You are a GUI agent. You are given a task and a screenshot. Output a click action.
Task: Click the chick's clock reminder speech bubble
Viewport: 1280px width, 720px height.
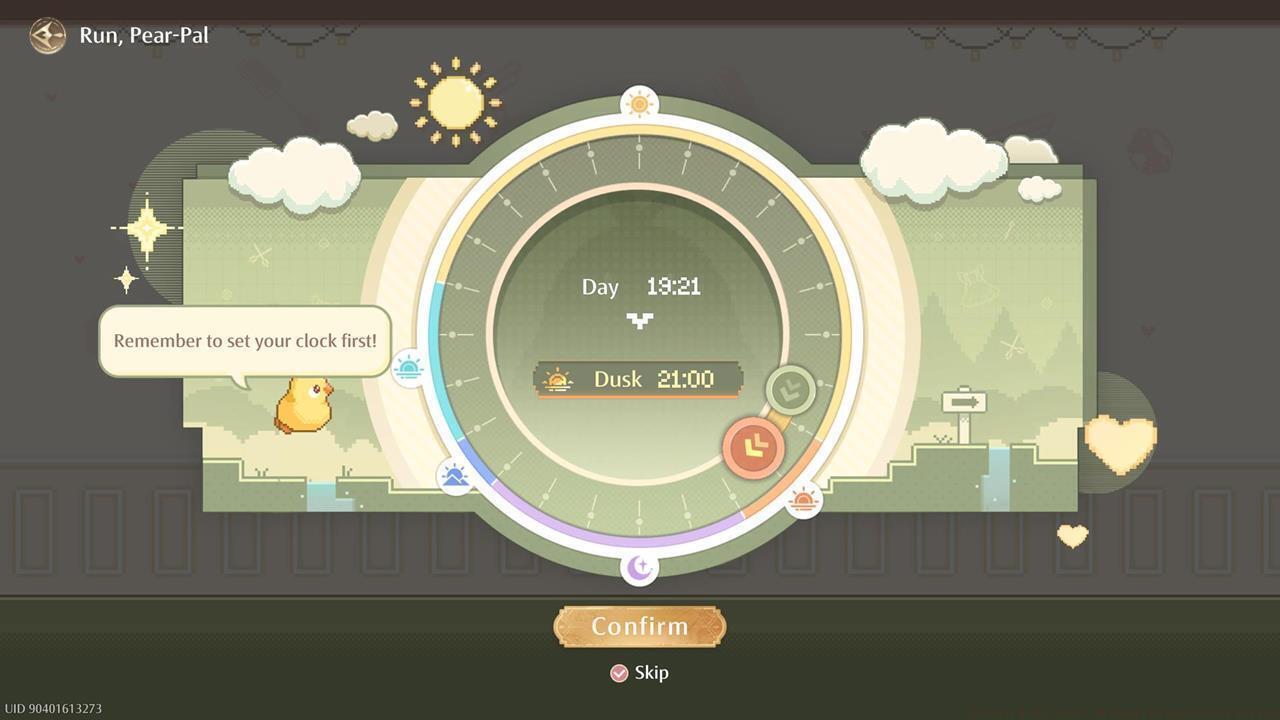pos(243,341)
